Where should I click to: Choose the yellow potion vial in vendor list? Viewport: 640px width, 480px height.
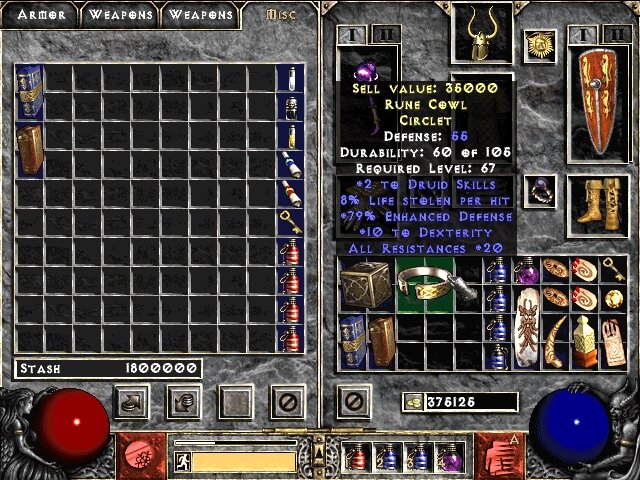[x=290, y=136]
